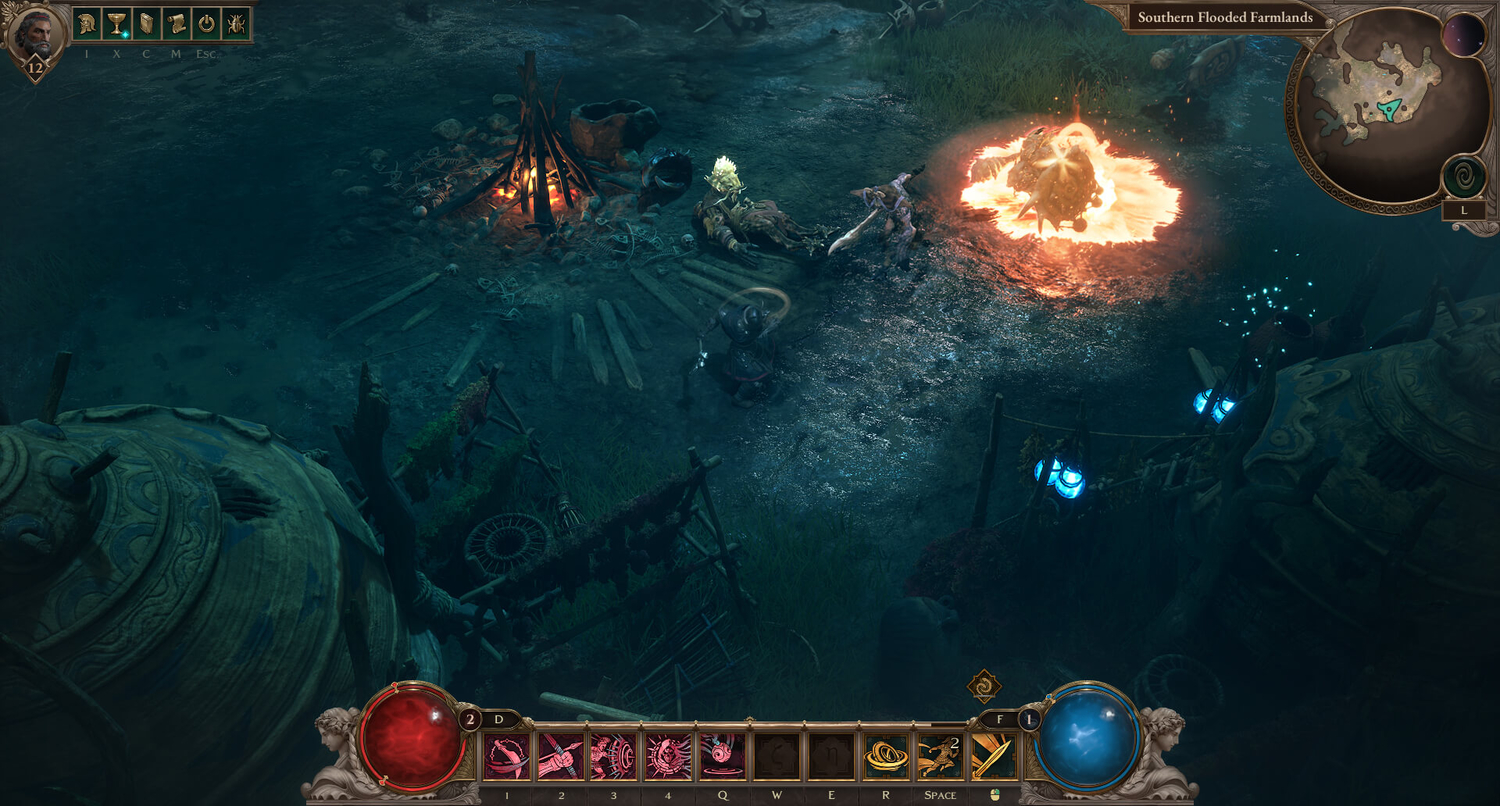Viewport: 1500px width, 806px height.
Task: Use the floating orb skill
Action: [723, 757]
